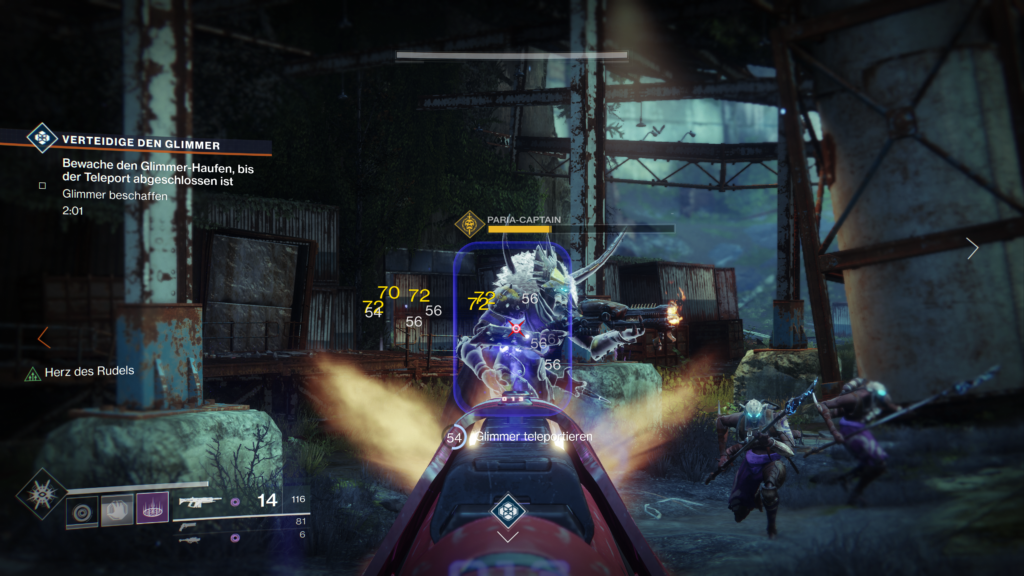Click the public event waypoint marker above the gun
This screenshot has height=576, width=1024.
pyautogui.click(x=507, y=513)
